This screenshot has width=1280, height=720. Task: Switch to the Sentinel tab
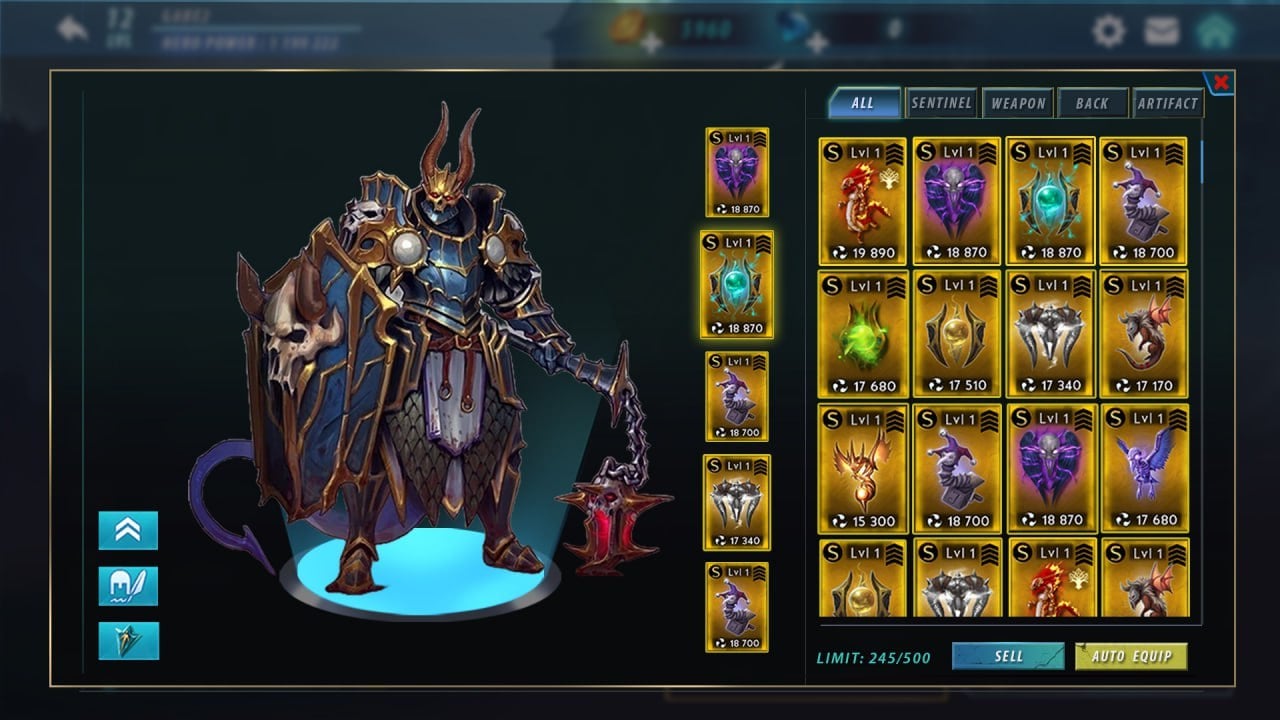pyautogui.click(x=941, y=103)
